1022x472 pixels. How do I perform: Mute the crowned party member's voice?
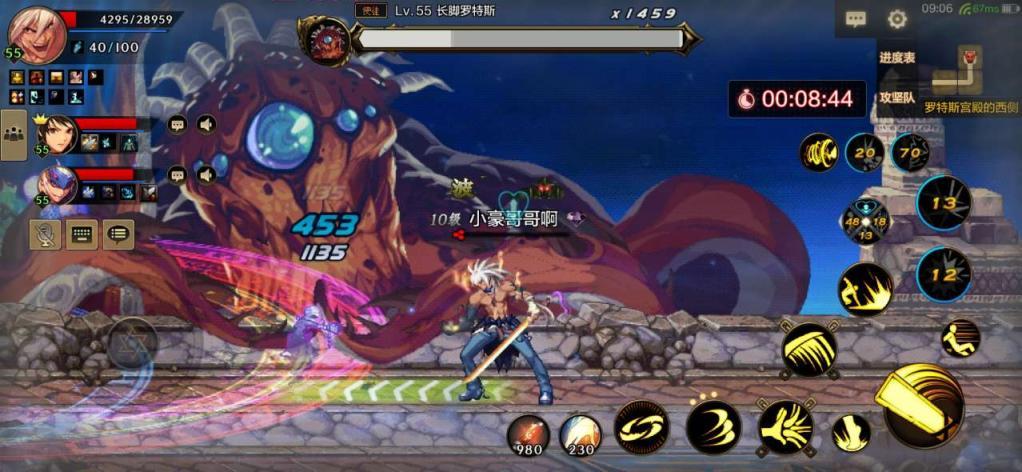[206, 125]
